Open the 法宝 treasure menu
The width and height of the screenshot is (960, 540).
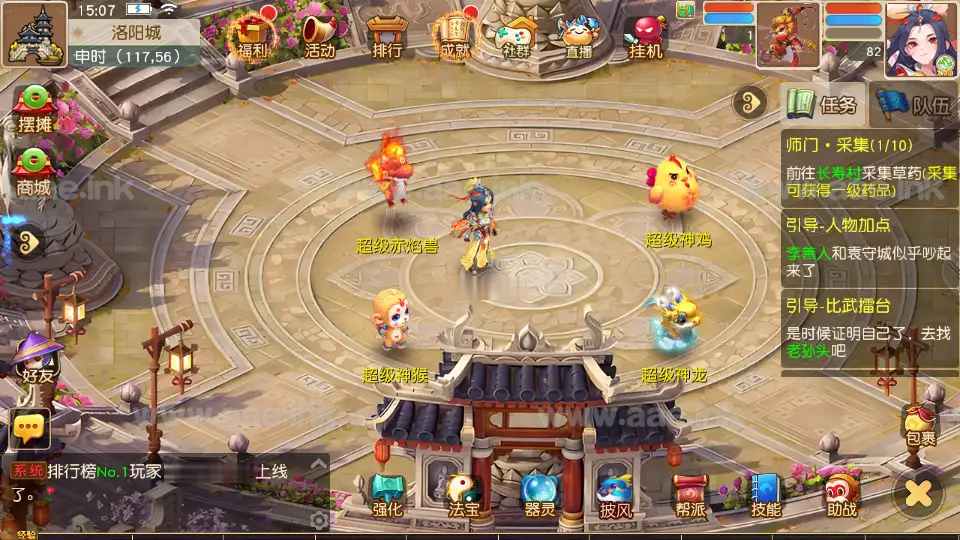pyautogui.click(x=463, y=494)
